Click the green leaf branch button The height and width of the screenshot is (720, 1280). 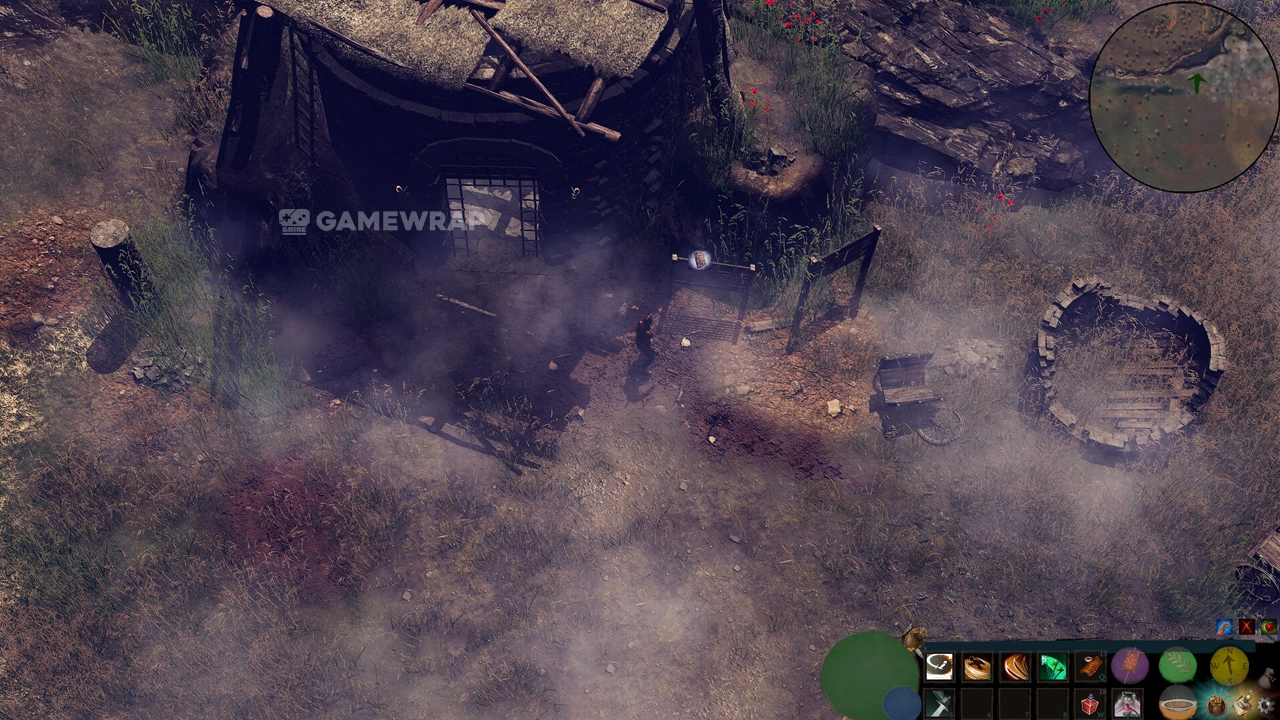click(1178, 664)
